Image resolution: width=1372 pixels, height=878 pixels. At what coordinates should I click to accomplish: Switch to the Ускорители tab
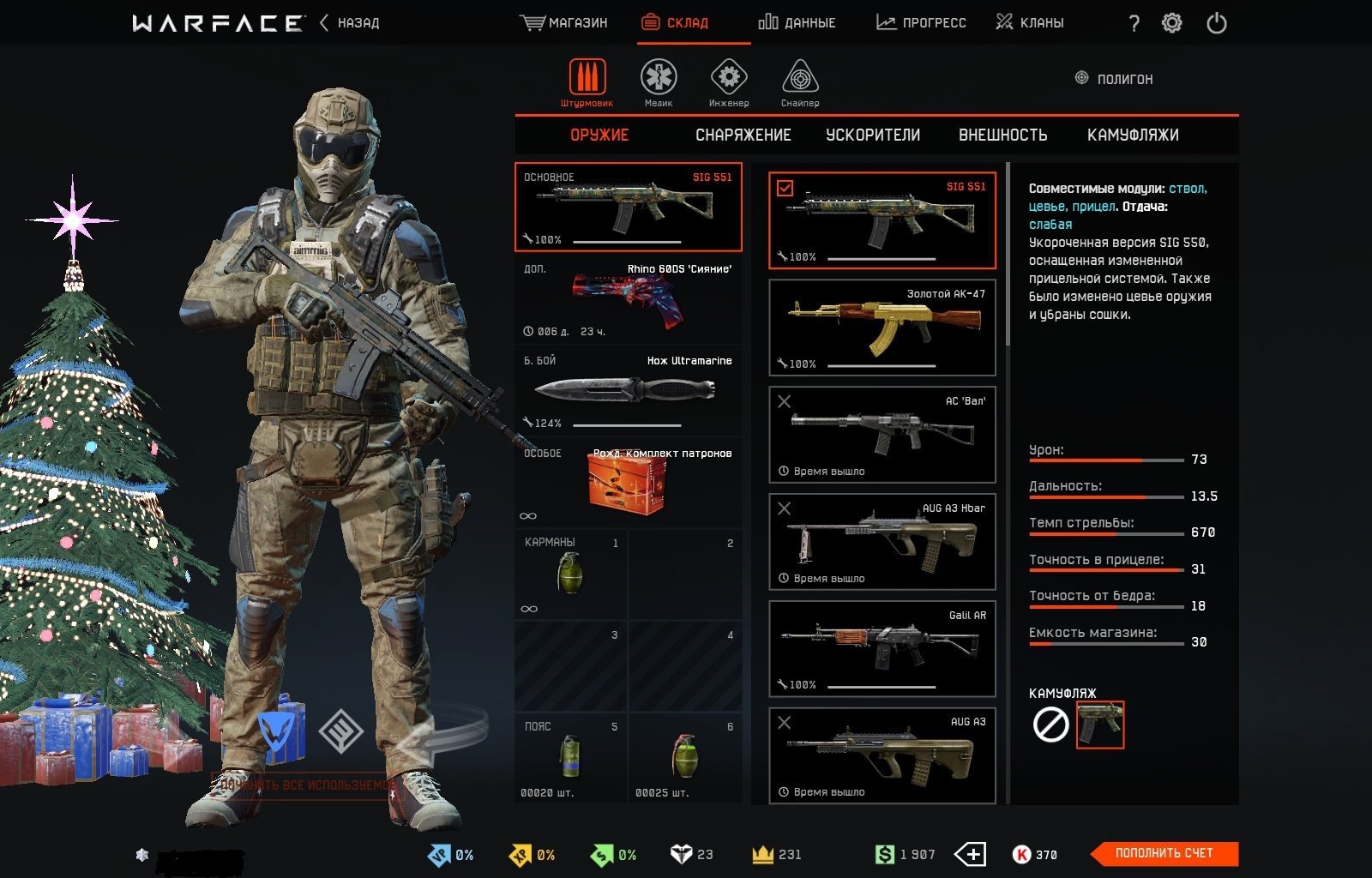(873, 135)
